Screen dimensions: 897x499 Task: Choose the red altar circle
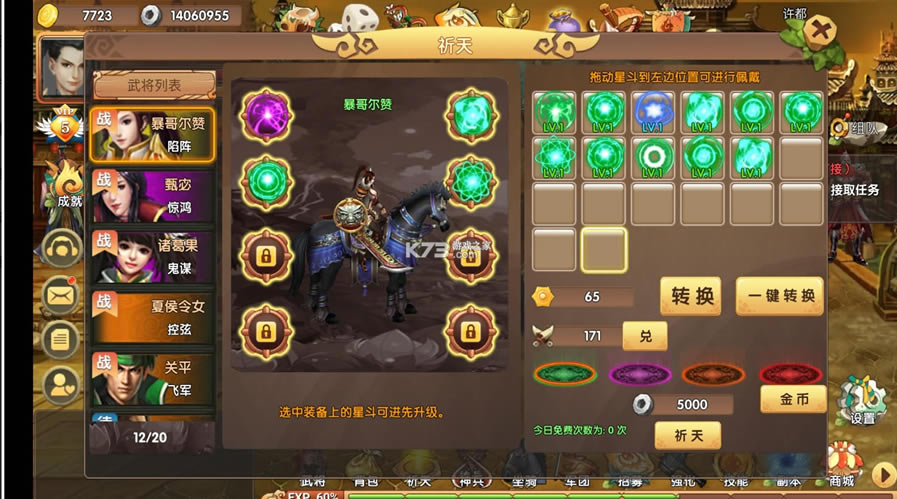pos(790,374)
